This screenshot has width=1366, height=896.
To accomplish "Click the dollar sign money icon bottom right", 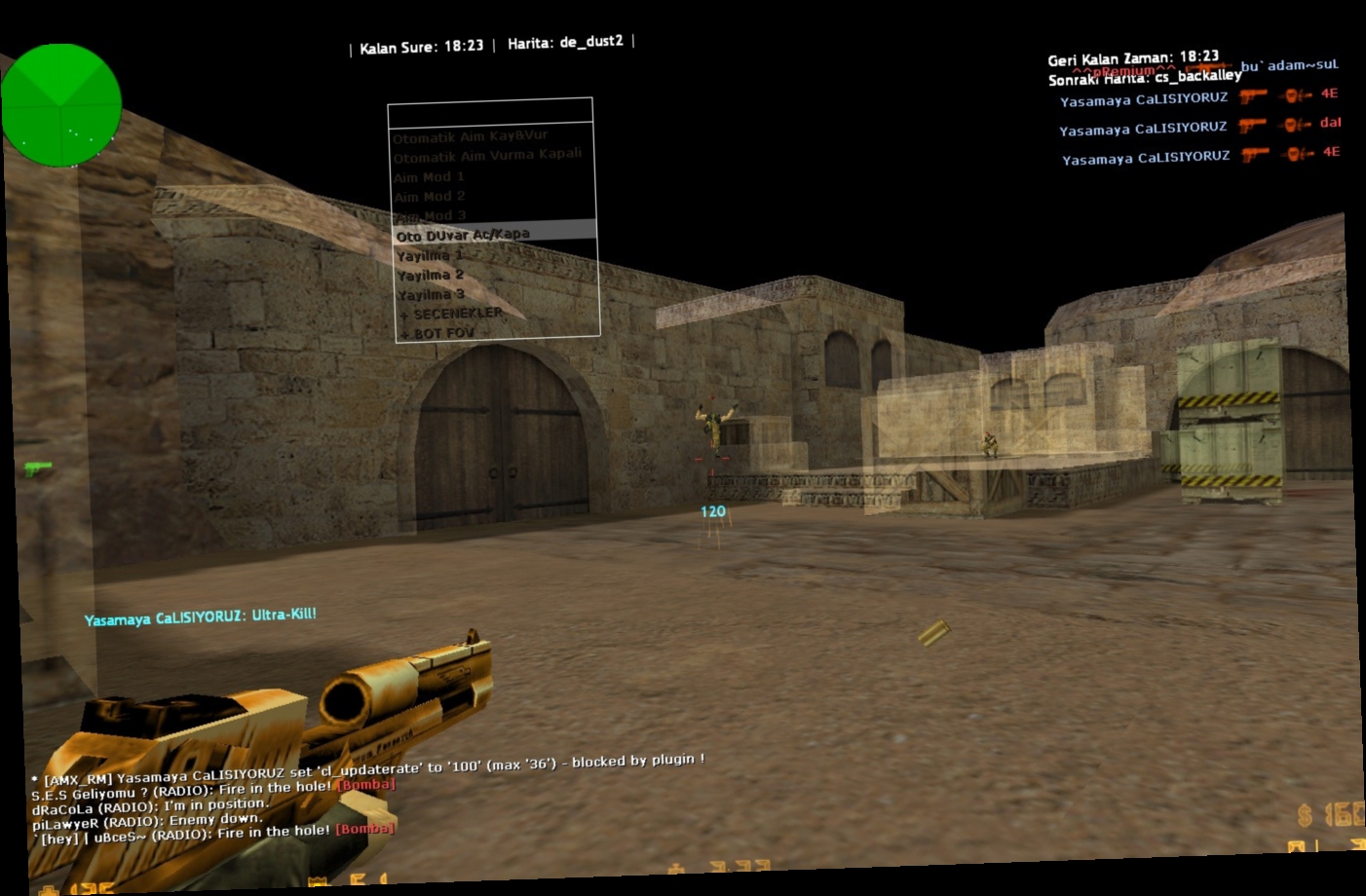I will [1305, 815].
